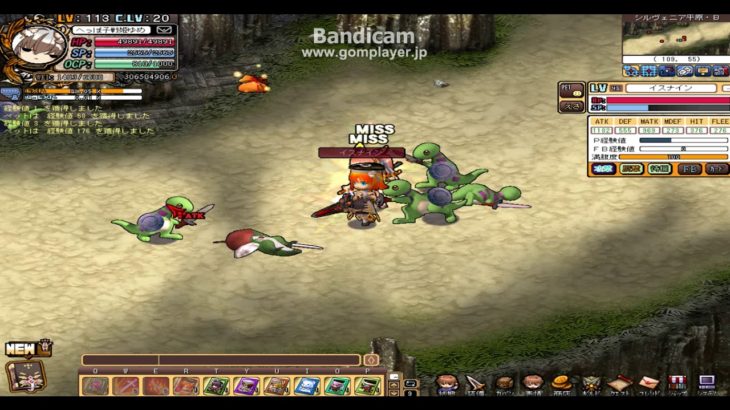This screenshot has height=410, width=730.
Task: Open the sword equipment menu icon
Action: pos(474,383)
